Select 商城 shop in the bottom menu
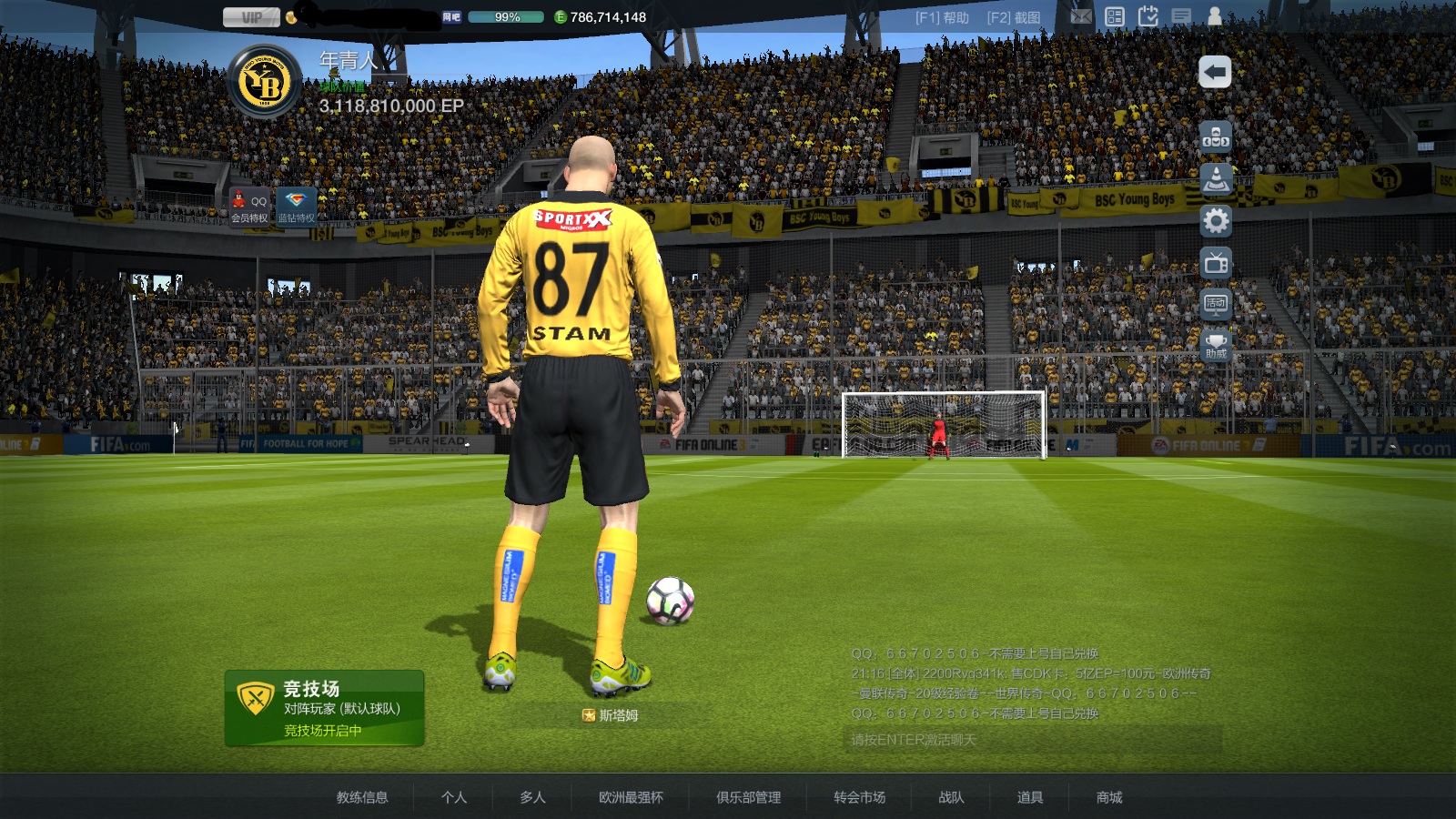 (x=1111, y=796)
